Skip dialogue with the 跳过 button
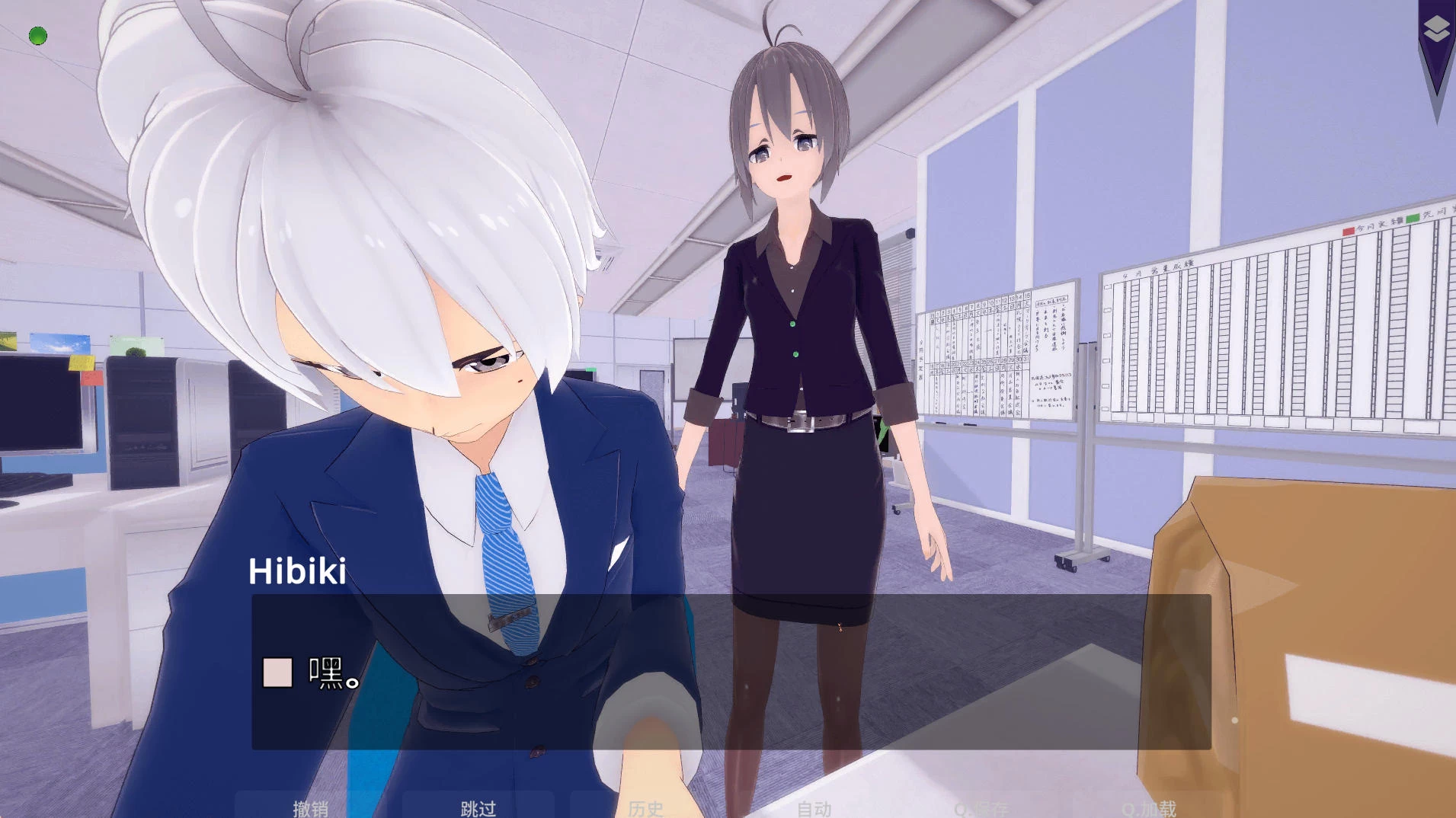Screen dimensions: 1456x818 tap(478, 807)
